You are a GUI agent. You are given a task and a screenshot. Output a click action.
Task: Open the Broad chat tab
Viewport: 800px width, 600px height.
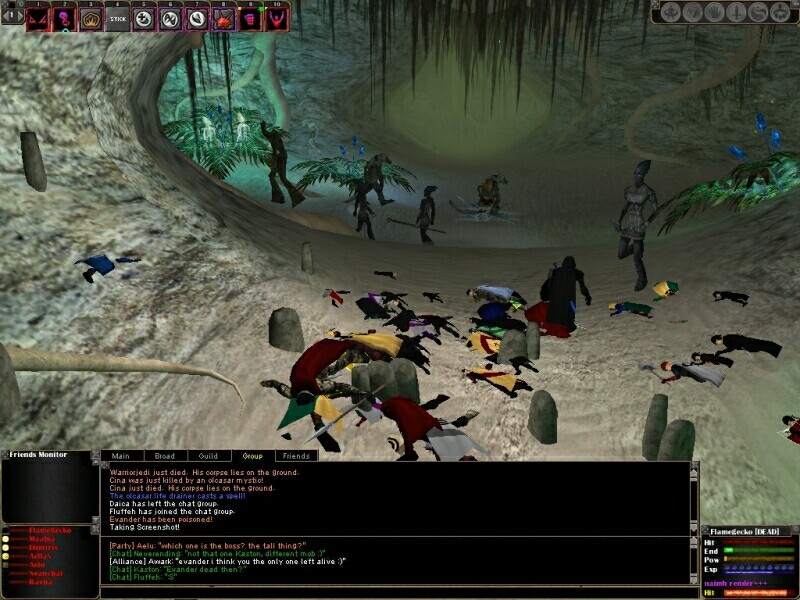click(163, 456)
